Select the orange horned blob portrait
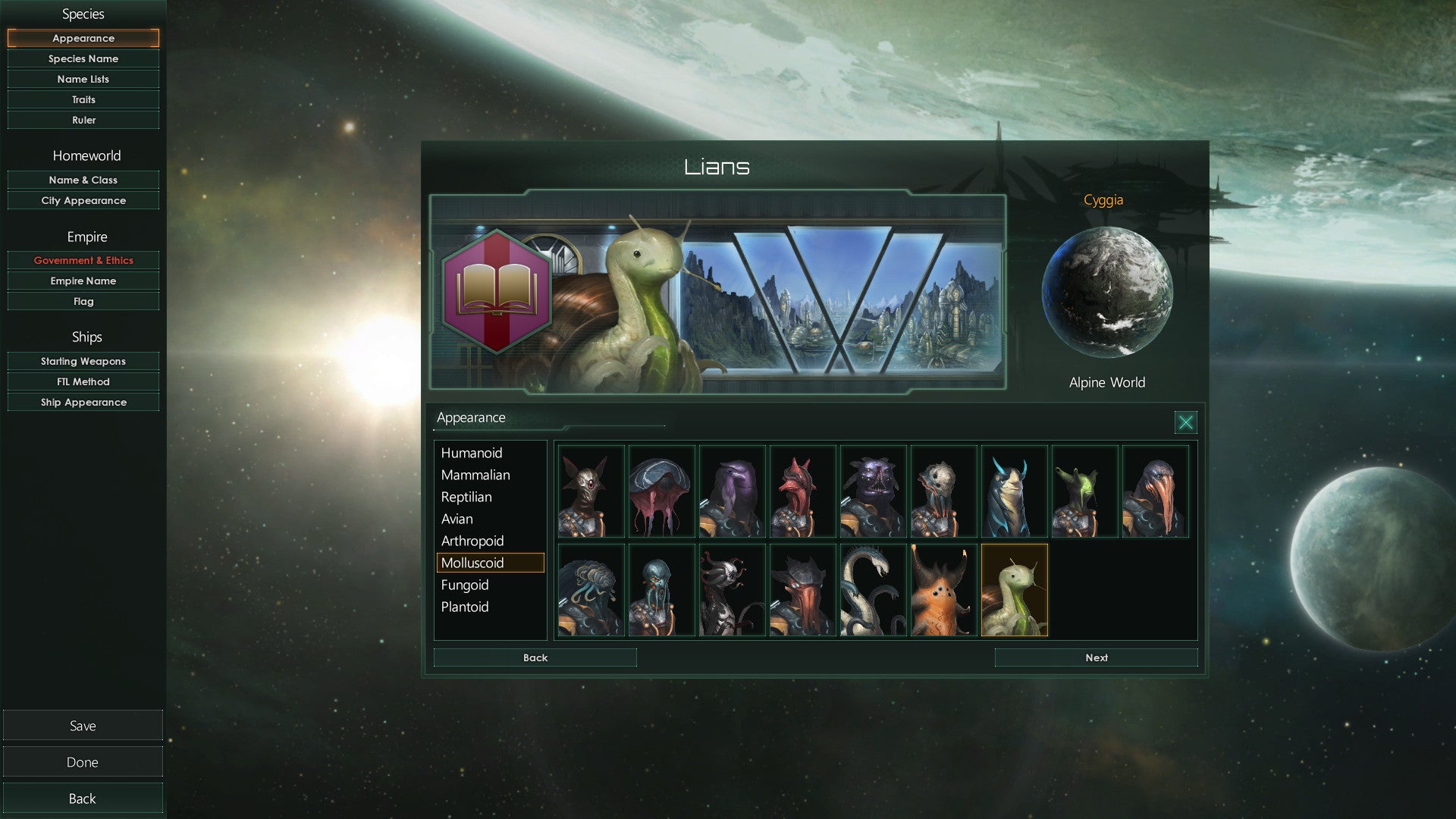 coord(943,590)
